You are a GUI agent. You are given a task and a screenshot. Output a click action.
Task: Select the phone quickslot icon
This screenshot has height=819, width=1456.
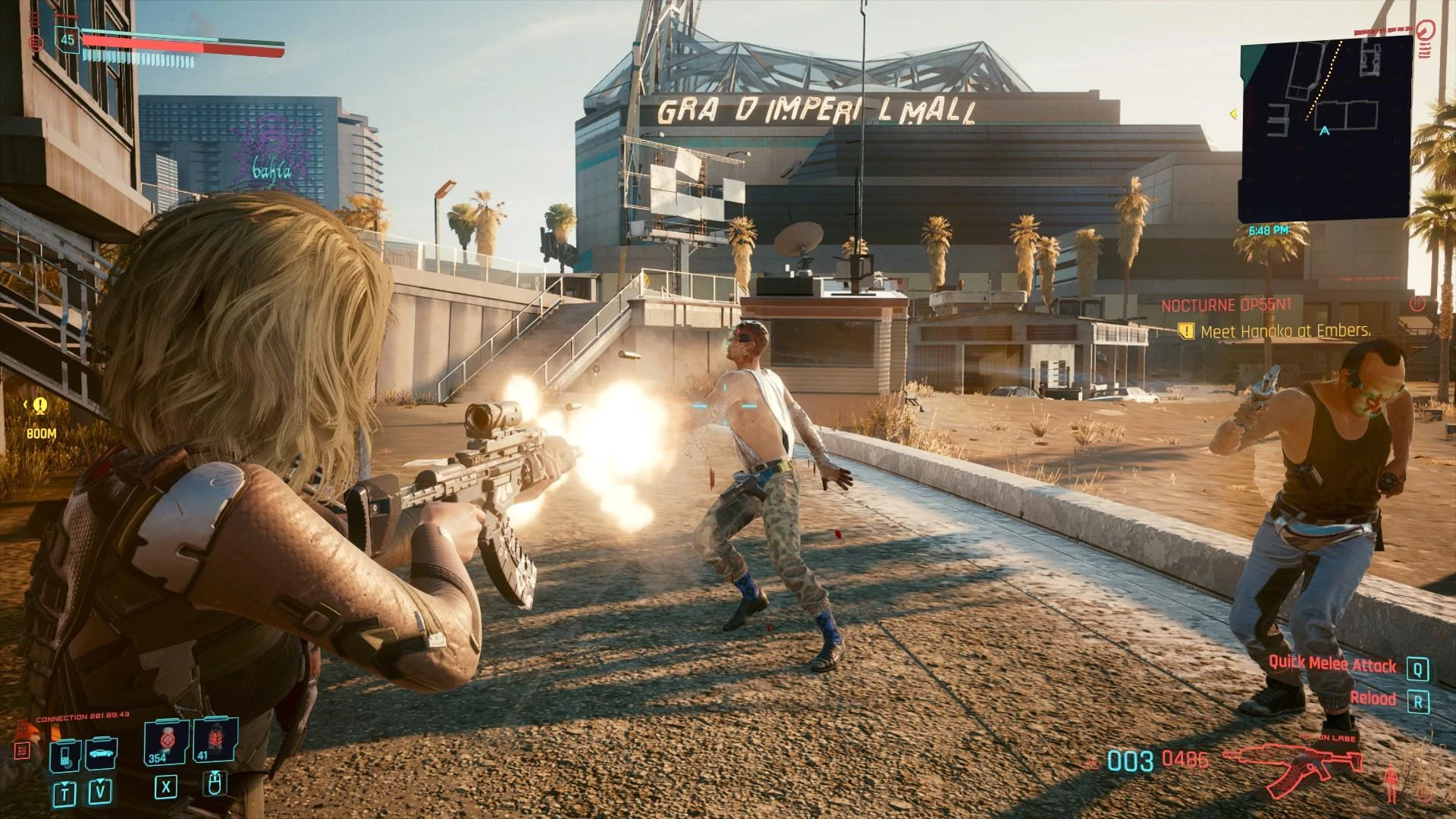point(67,755)
